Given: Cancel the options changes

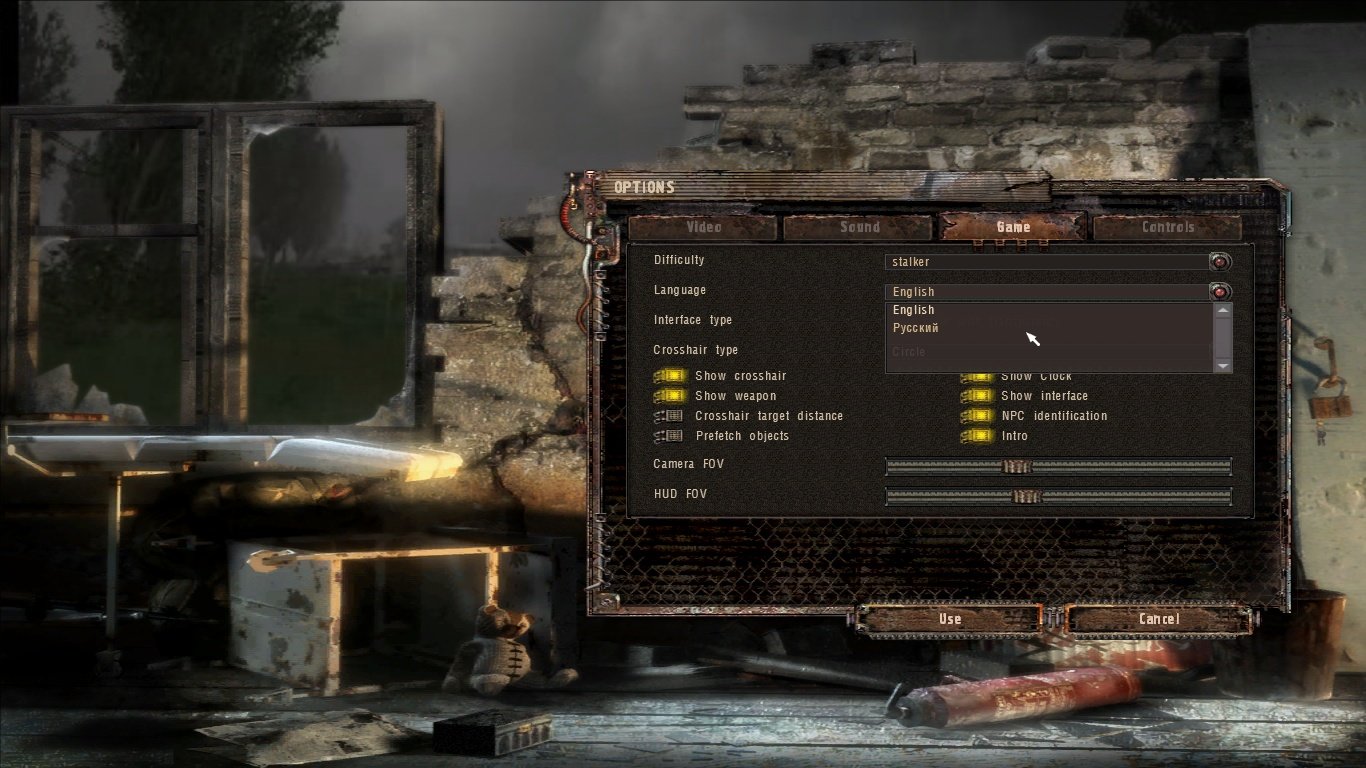Looking at the screenshot, I should coord(1158,619).
